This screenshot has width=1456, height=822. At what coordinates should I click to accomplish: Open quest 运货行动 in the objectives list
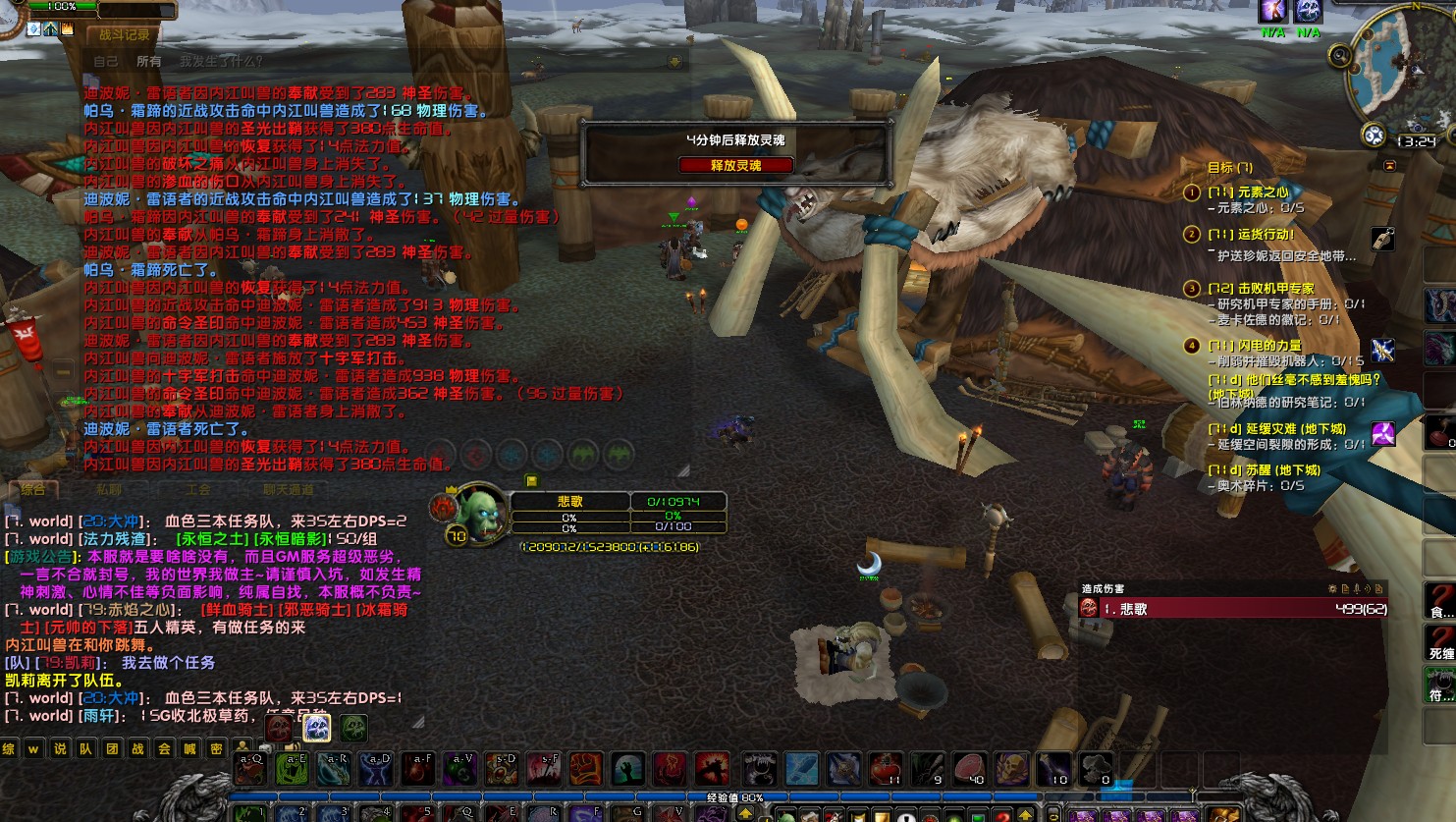click(x=1251, y=235)
